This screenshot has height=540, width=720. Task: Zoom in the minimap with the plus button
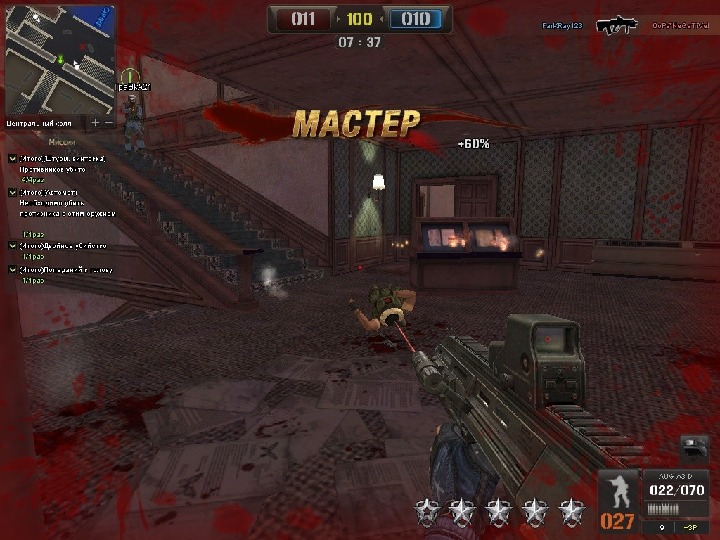coord(96,122)
